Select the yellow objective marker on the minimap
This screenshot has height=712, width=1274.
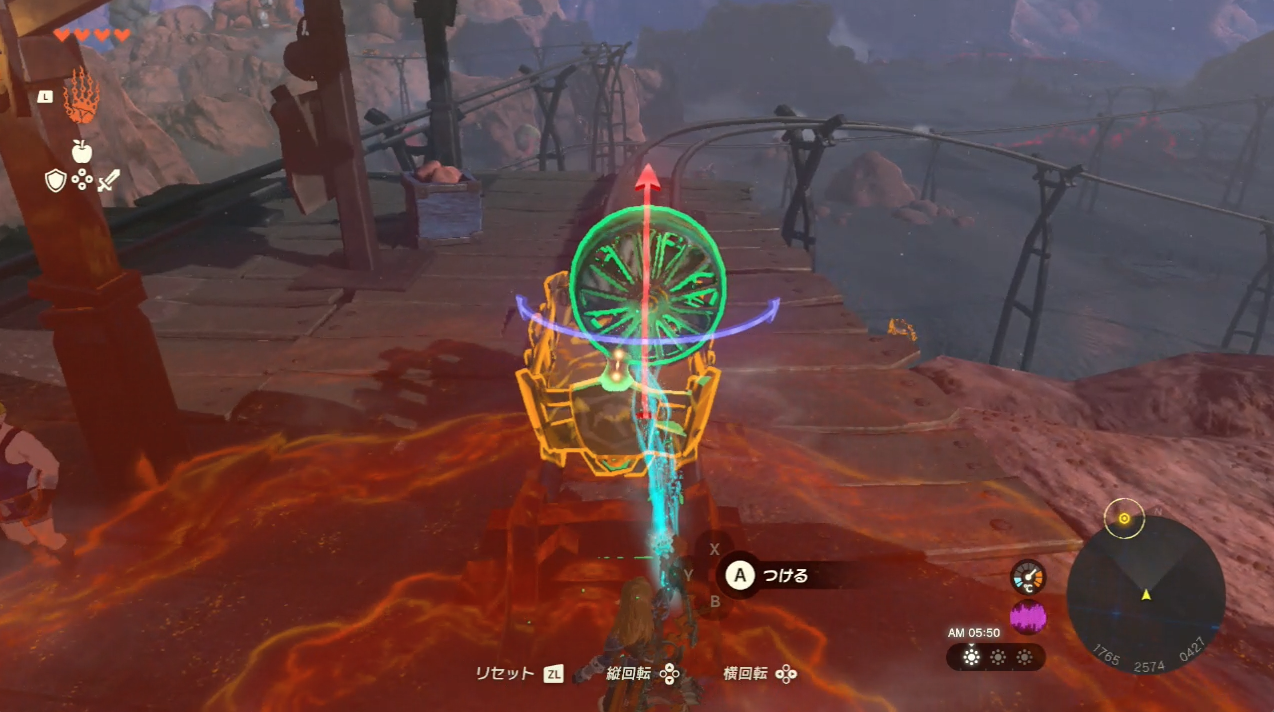point(1124,518)
